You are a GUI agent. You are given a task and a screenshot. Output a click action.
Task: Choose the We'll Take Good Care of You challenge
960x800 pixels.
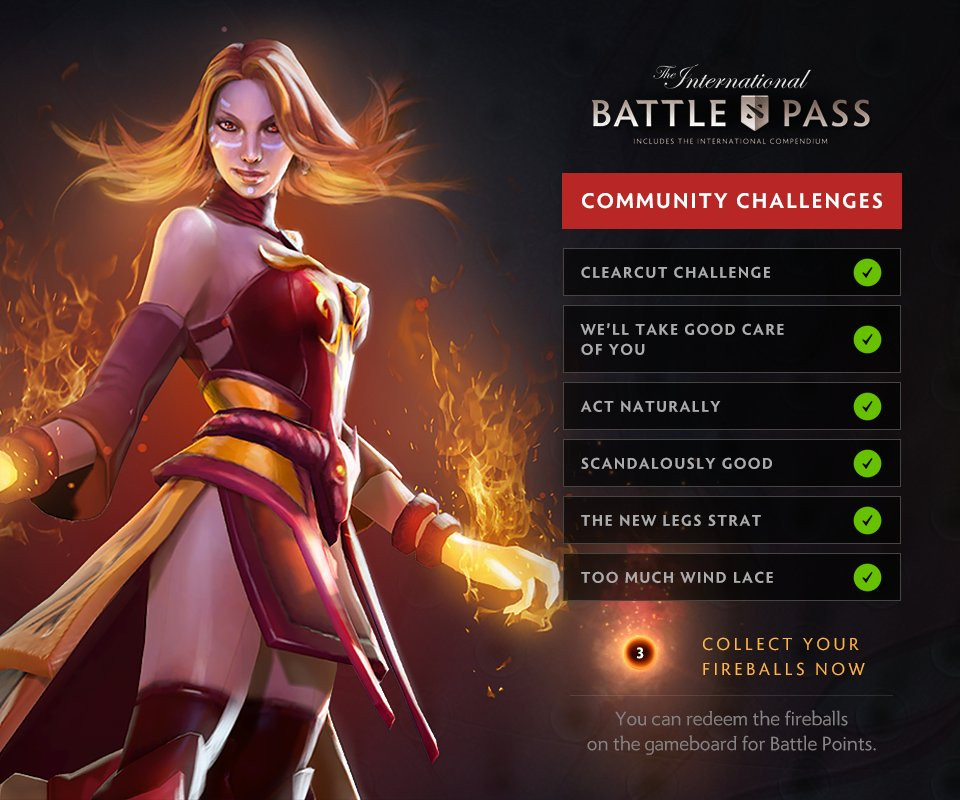731,339
